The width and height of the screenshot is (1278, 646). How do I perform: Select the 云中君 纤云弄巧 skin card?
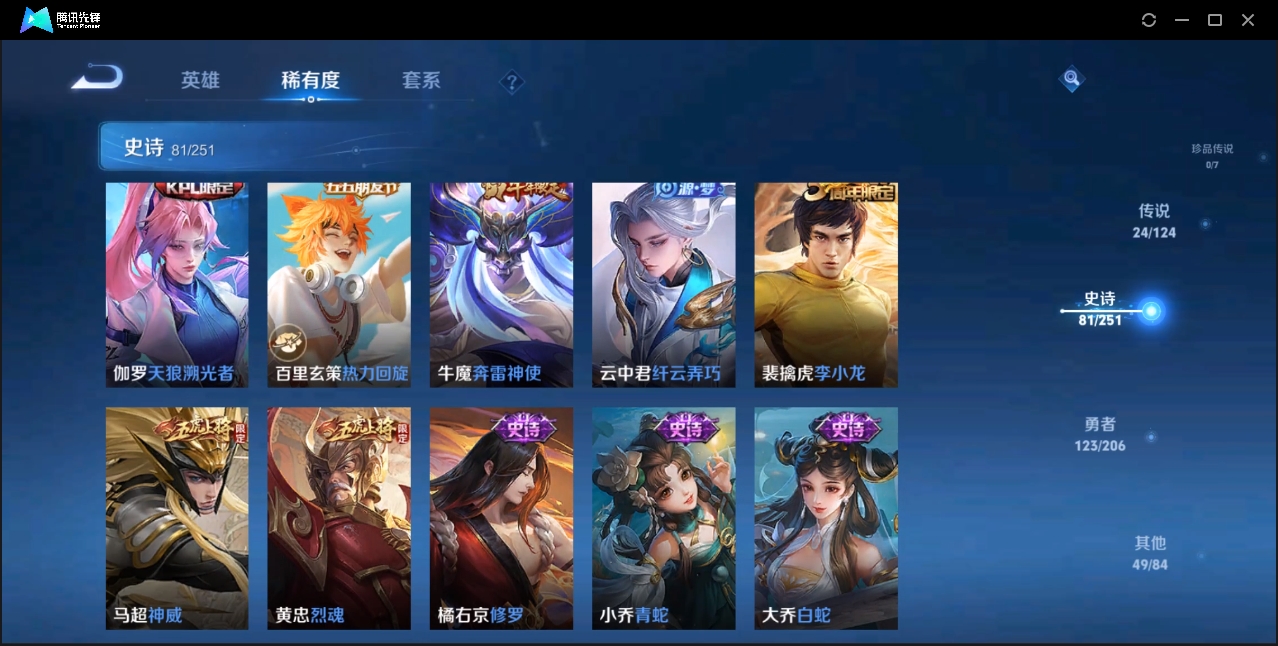click(663, 285)
